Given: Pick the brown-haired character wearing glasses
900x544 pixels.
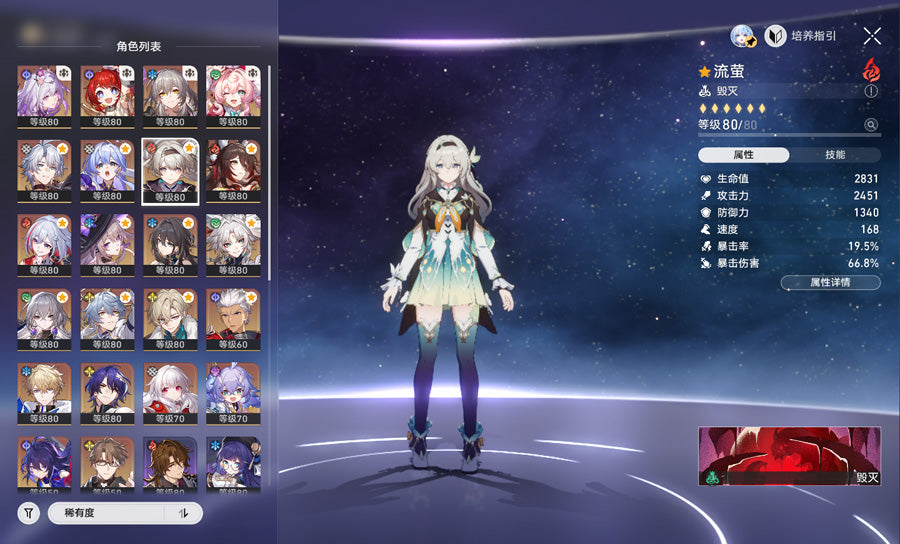Looking at the screenshot, I should point(106,463).
